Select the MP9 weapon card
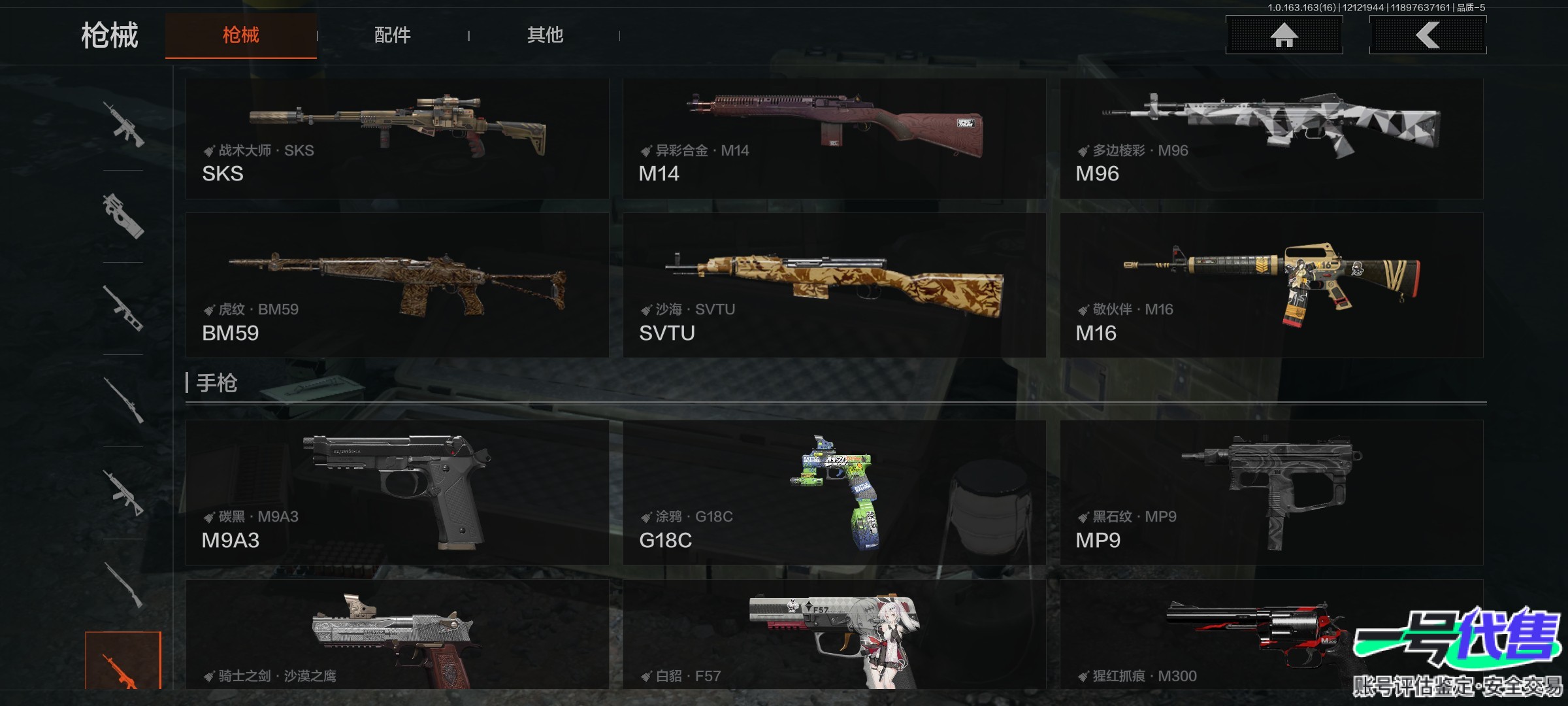Image resolution: width=1568 pixels, height=706 pixels. [1271, 492]
